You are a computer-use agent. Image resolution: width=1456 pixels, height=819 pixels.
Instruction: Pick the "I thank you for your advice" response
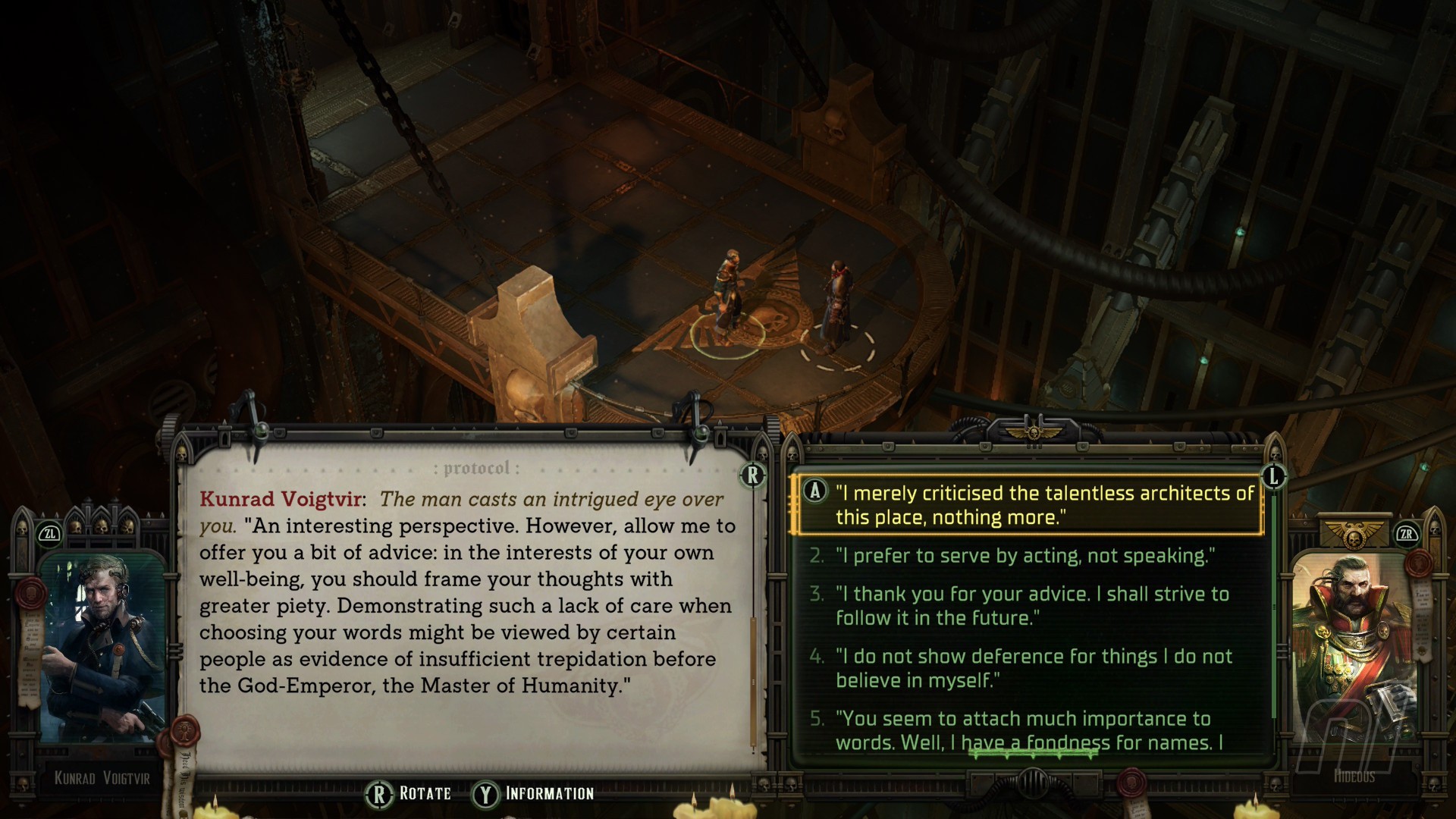(1031, 606)
